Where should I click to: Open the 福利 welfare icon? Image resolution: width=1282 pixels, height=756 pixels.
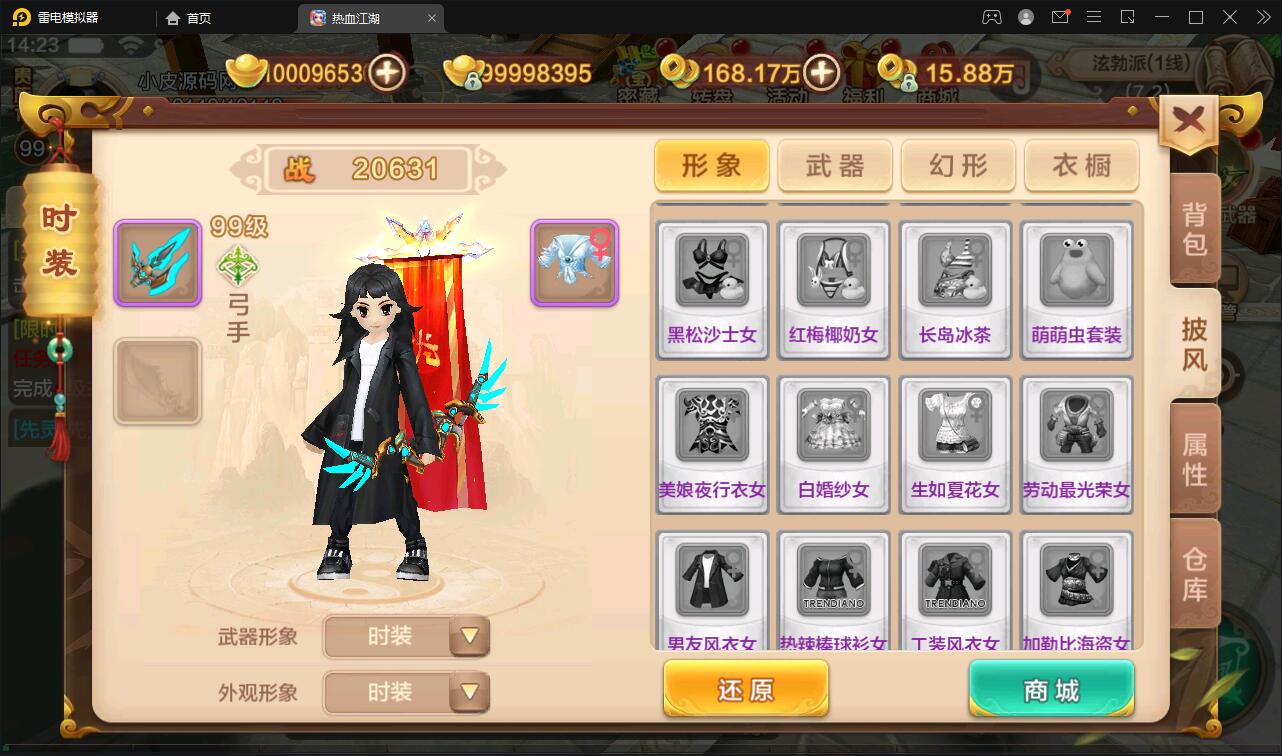point(864,80)
